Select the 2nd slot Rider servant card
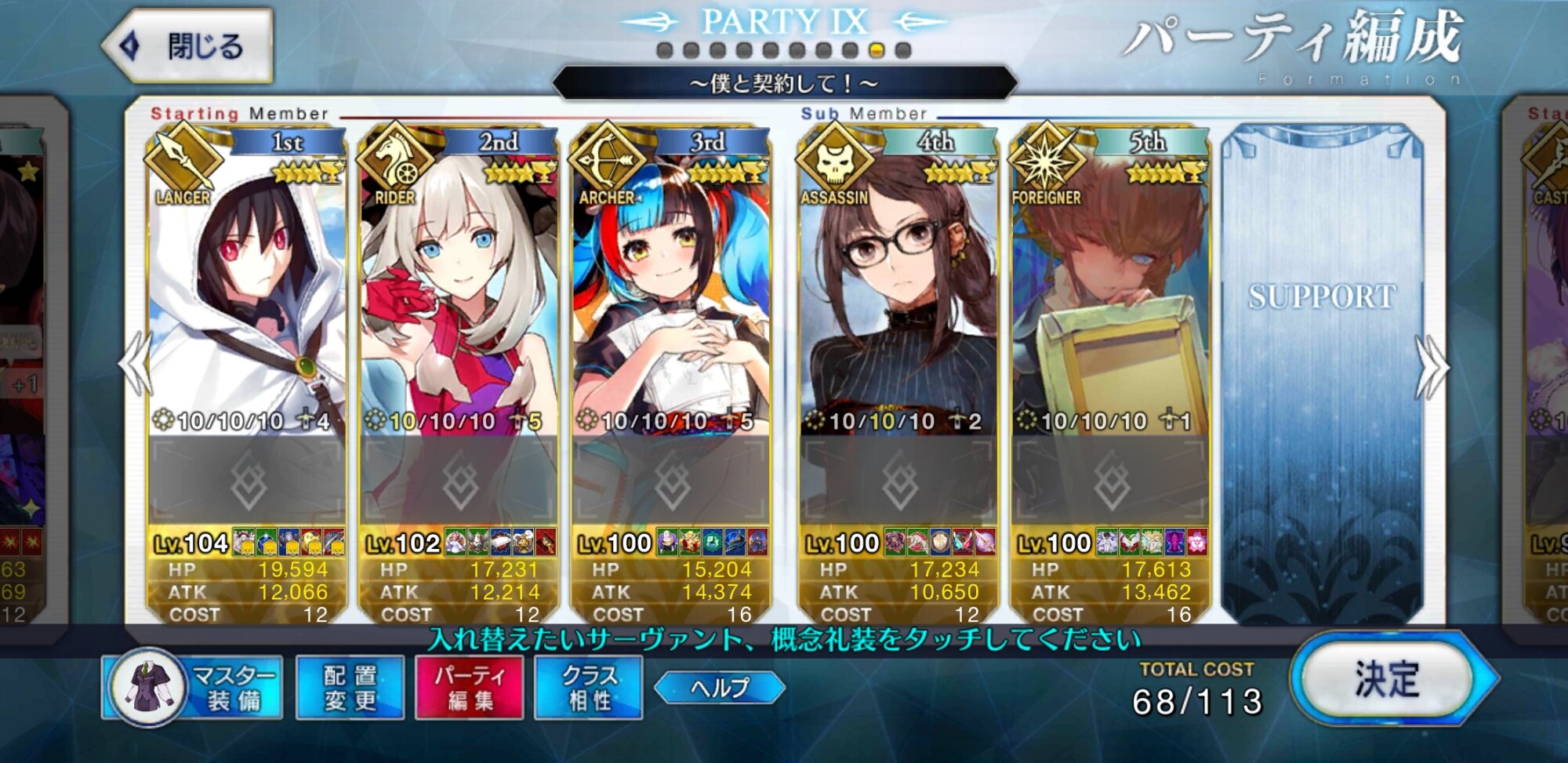The image size is (1568, 763). point(459,298)
